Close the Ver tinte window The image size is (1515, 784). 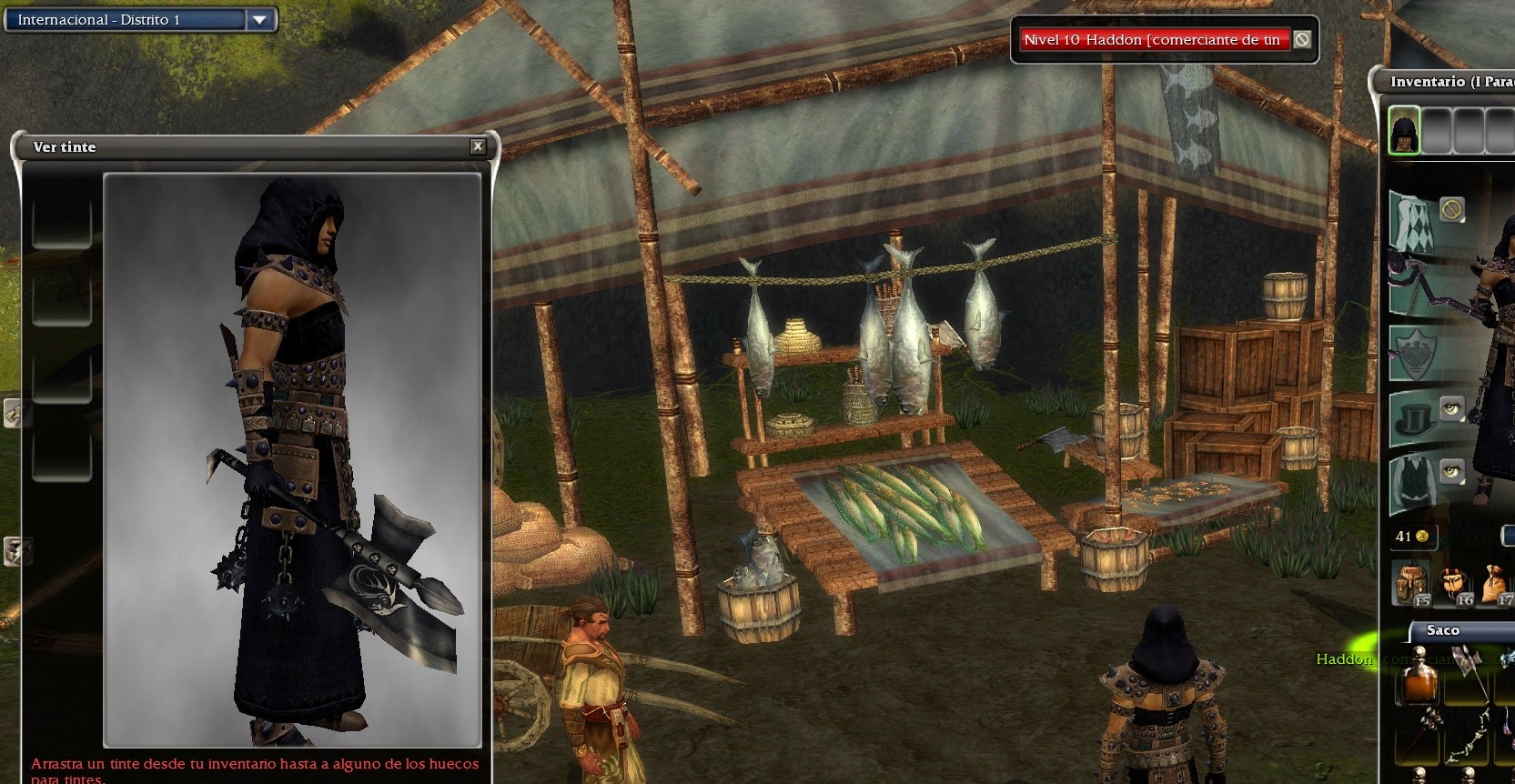click(x=478, y=146)
